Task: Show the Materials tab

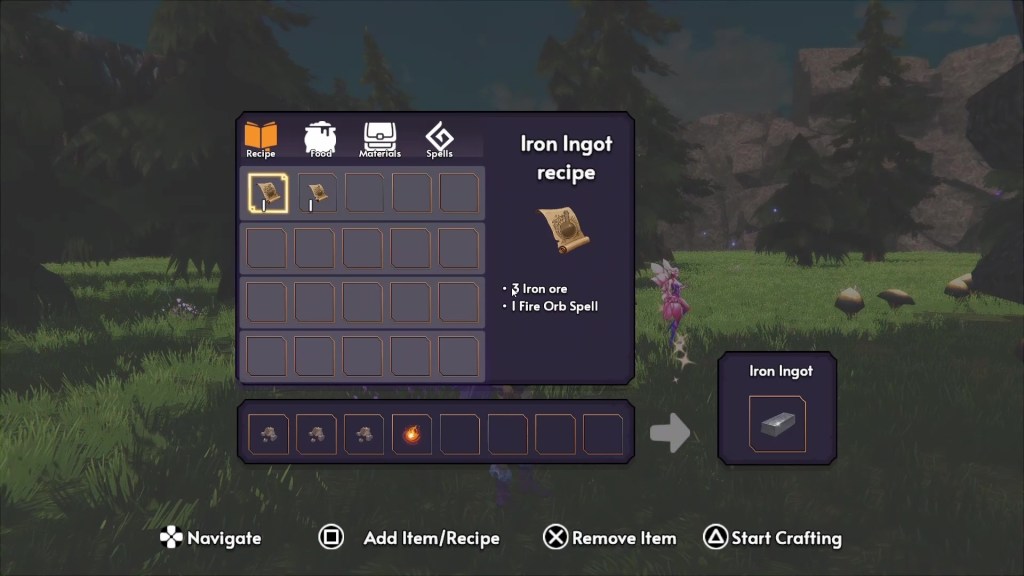Action: 380,139
